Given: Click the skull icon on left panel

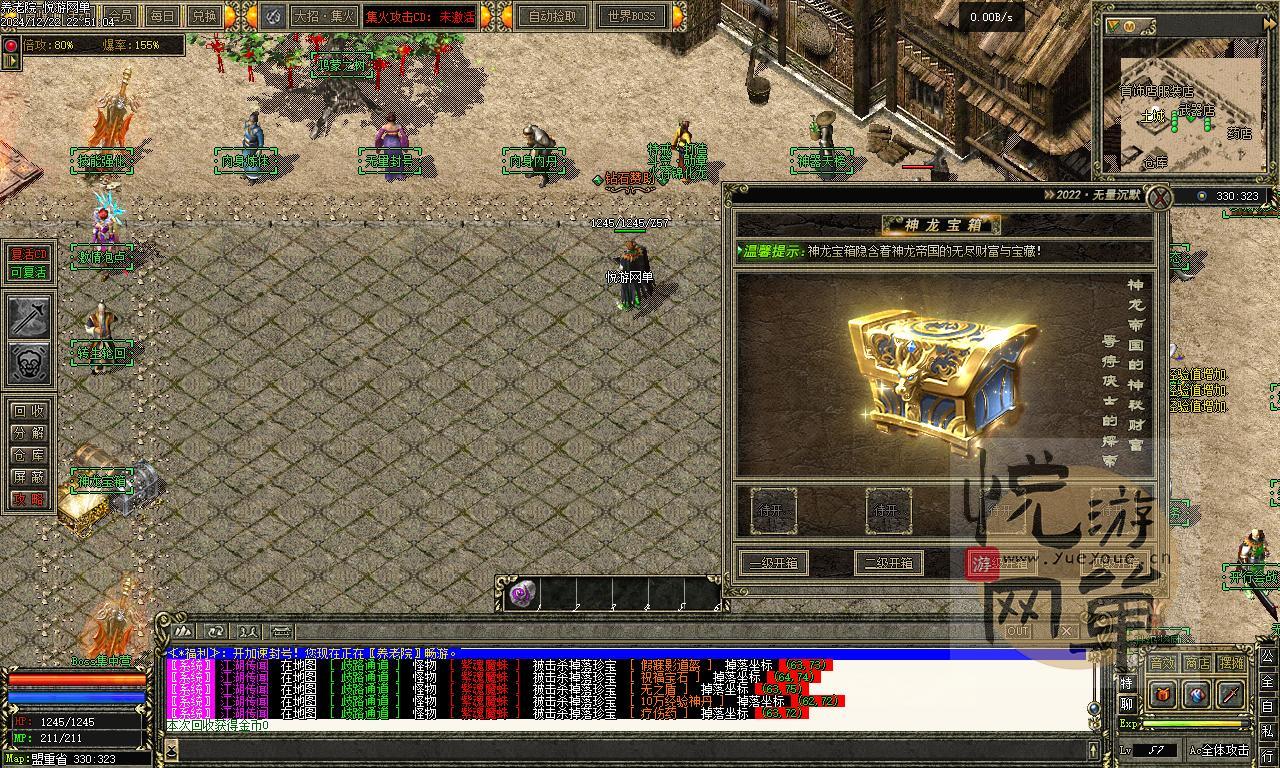Looking at the screenshot, I should (x=29, y=363).
